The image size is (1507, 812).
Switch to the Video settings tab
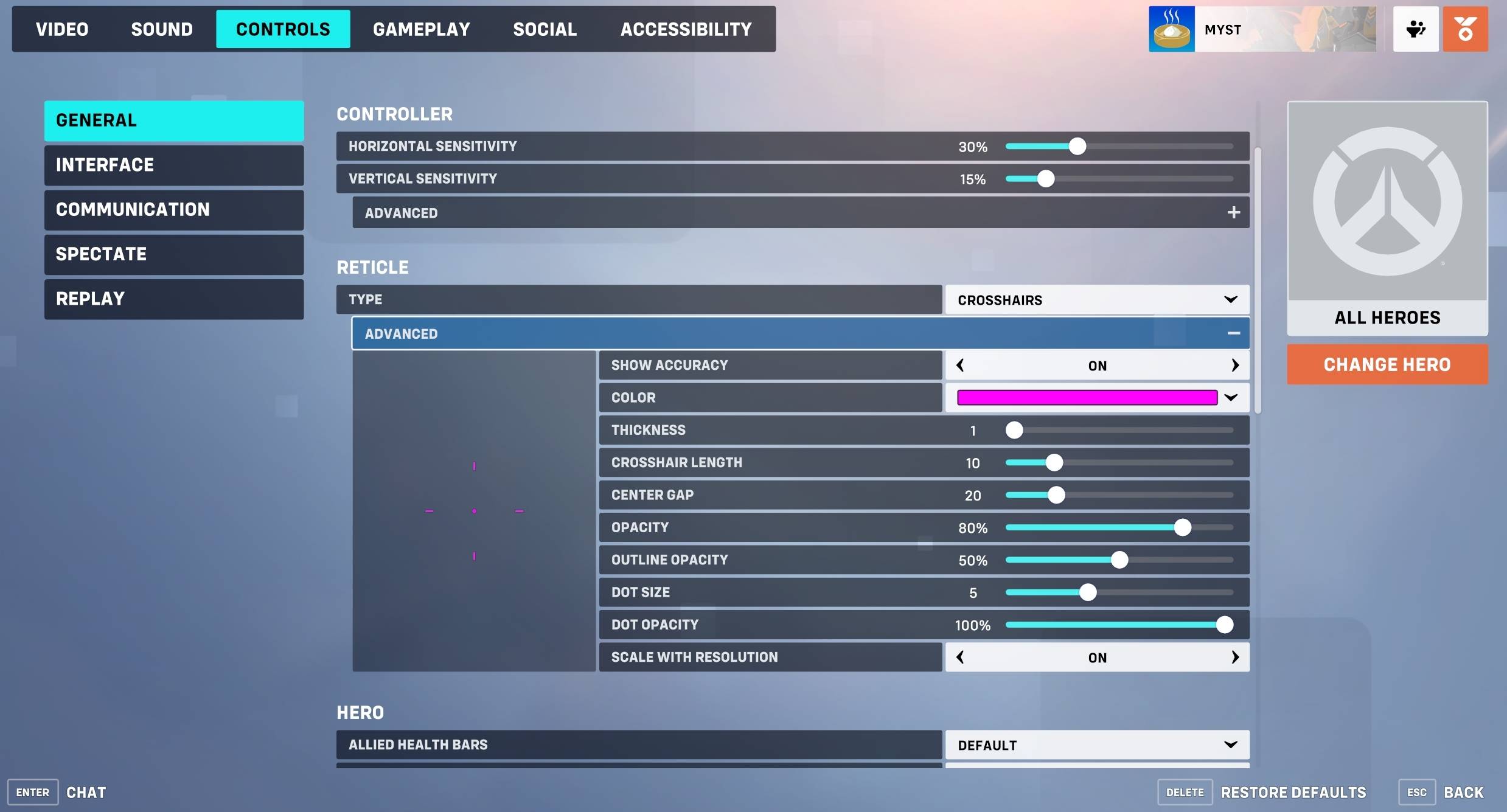coord(62,29)
